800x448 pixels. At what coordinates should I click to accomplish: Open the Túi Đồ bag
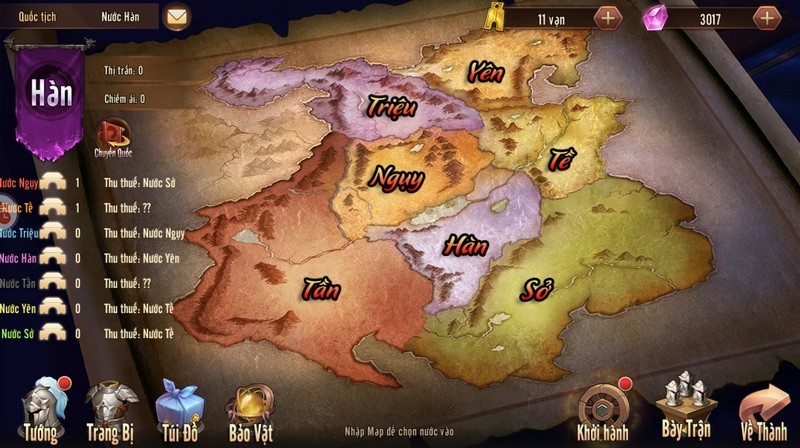tap(180, 410)
